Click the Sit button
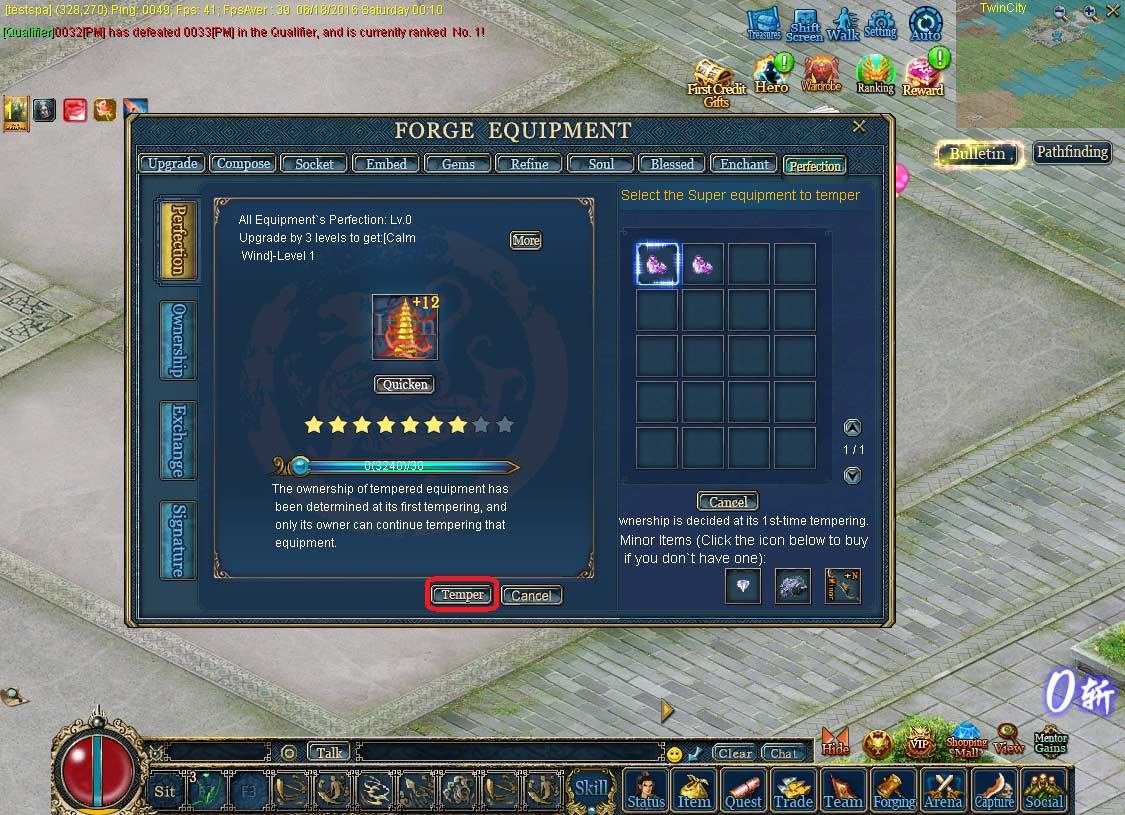The width and height of the screenshot is (1125, 815). tap(166, 791)
